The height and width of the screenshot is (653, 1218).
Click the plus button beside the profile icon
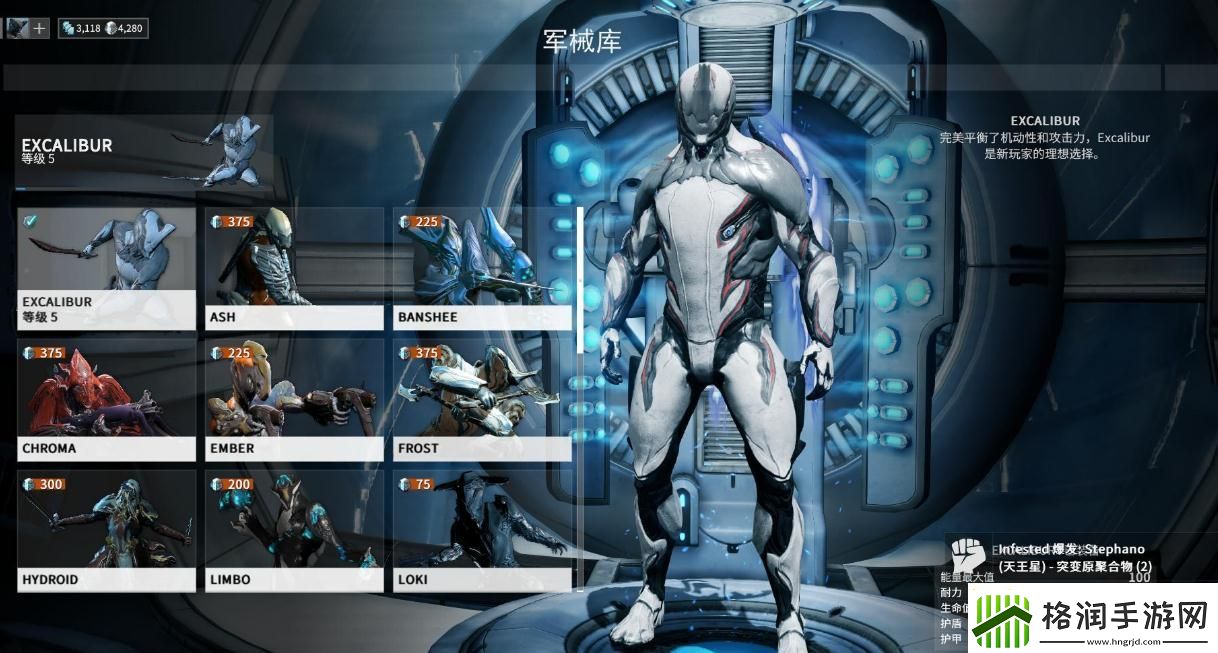40,28
